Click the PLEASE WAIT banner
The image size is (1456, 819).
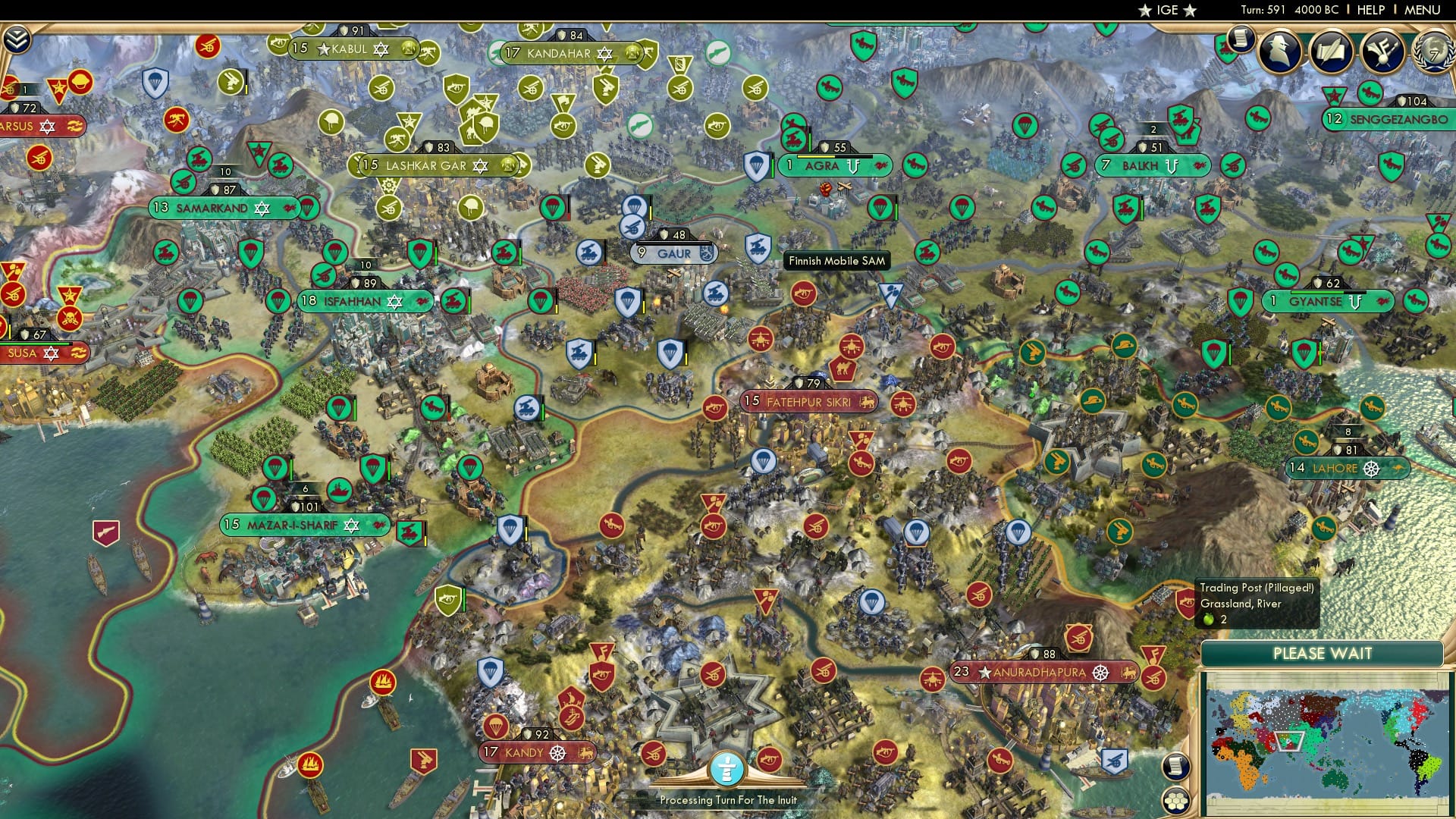[x=1323, y=653]
